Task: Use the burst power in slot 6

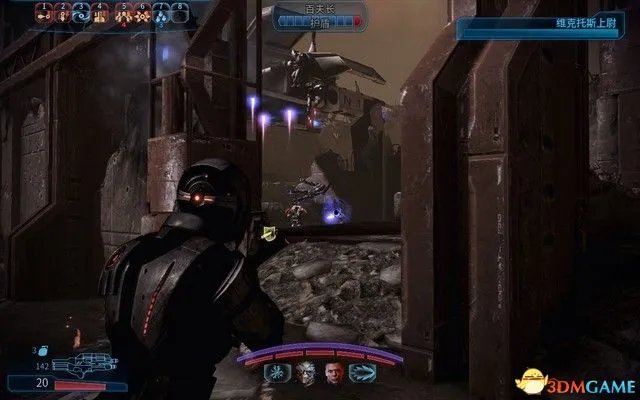Action: point(144,14)
